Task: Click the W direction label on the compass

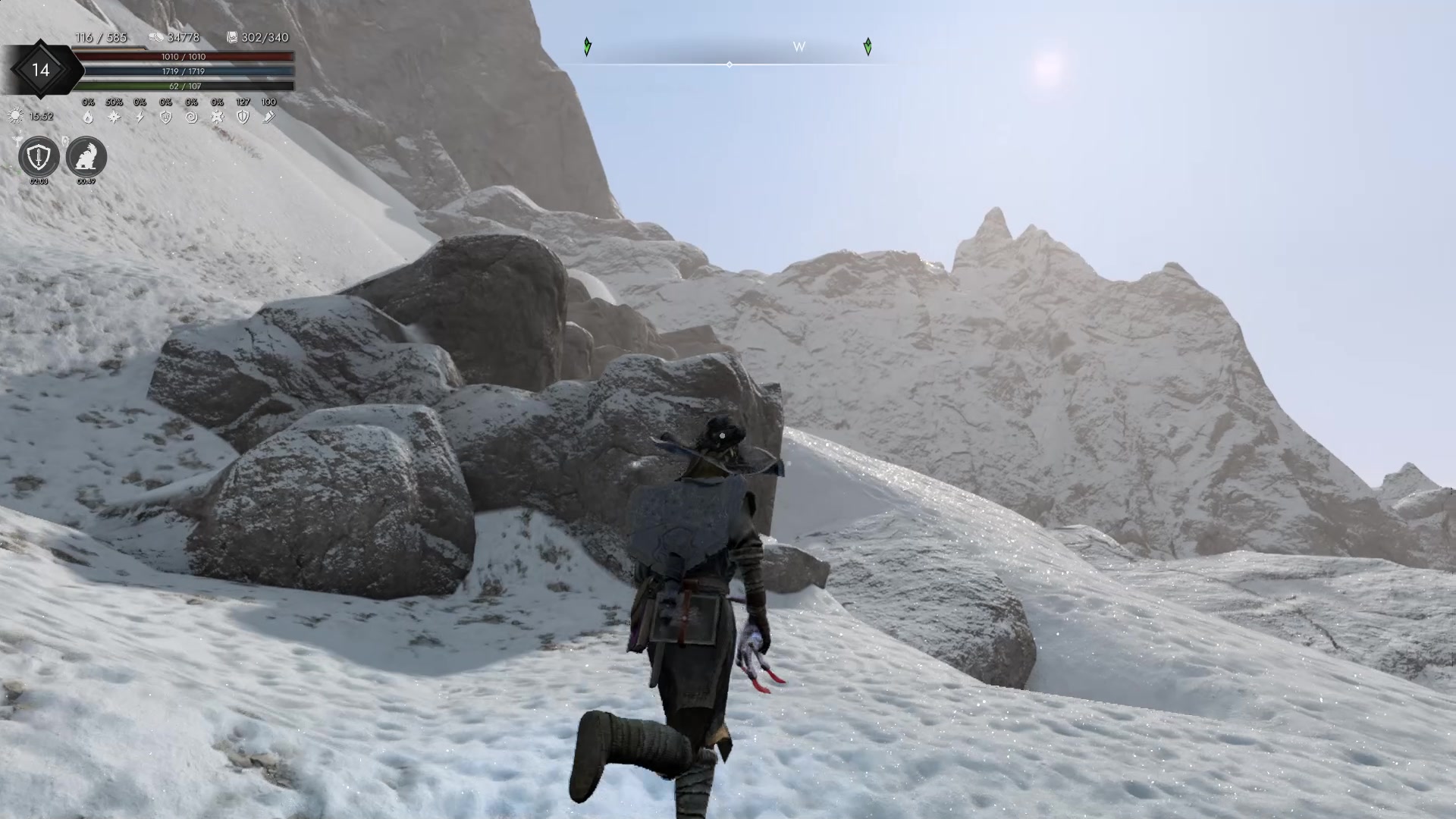Action: (x=799, y=47)
